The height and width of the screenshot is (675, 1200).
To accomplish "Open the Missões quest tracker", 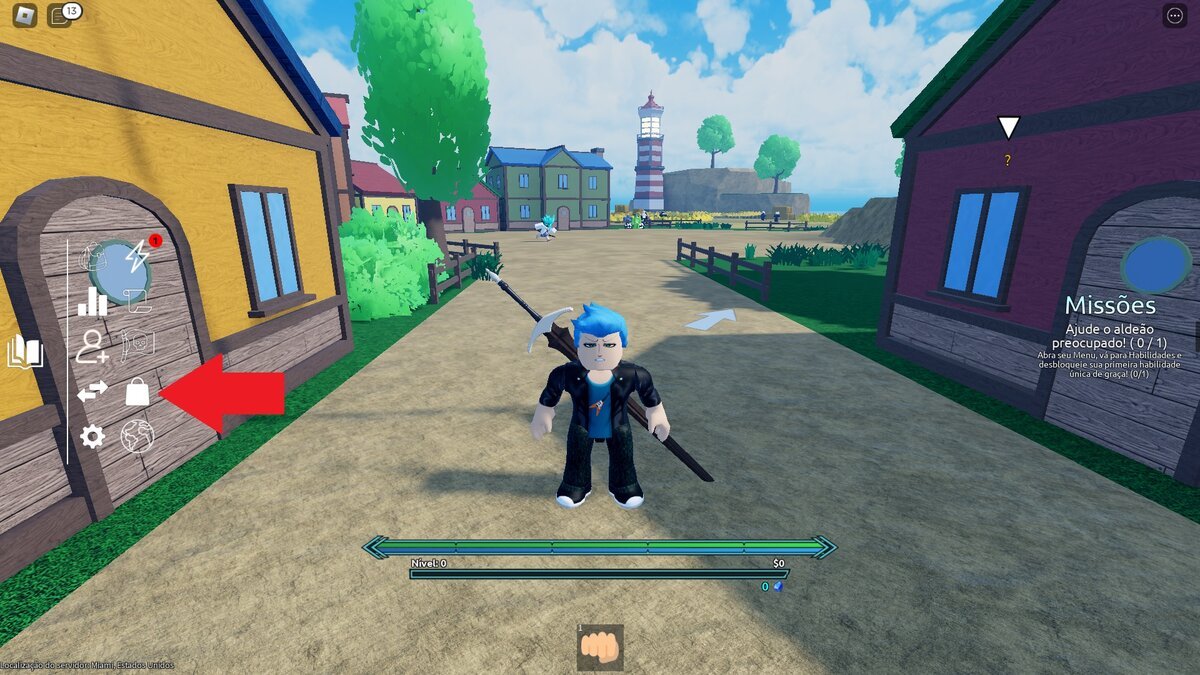I will coord(1110,306).
